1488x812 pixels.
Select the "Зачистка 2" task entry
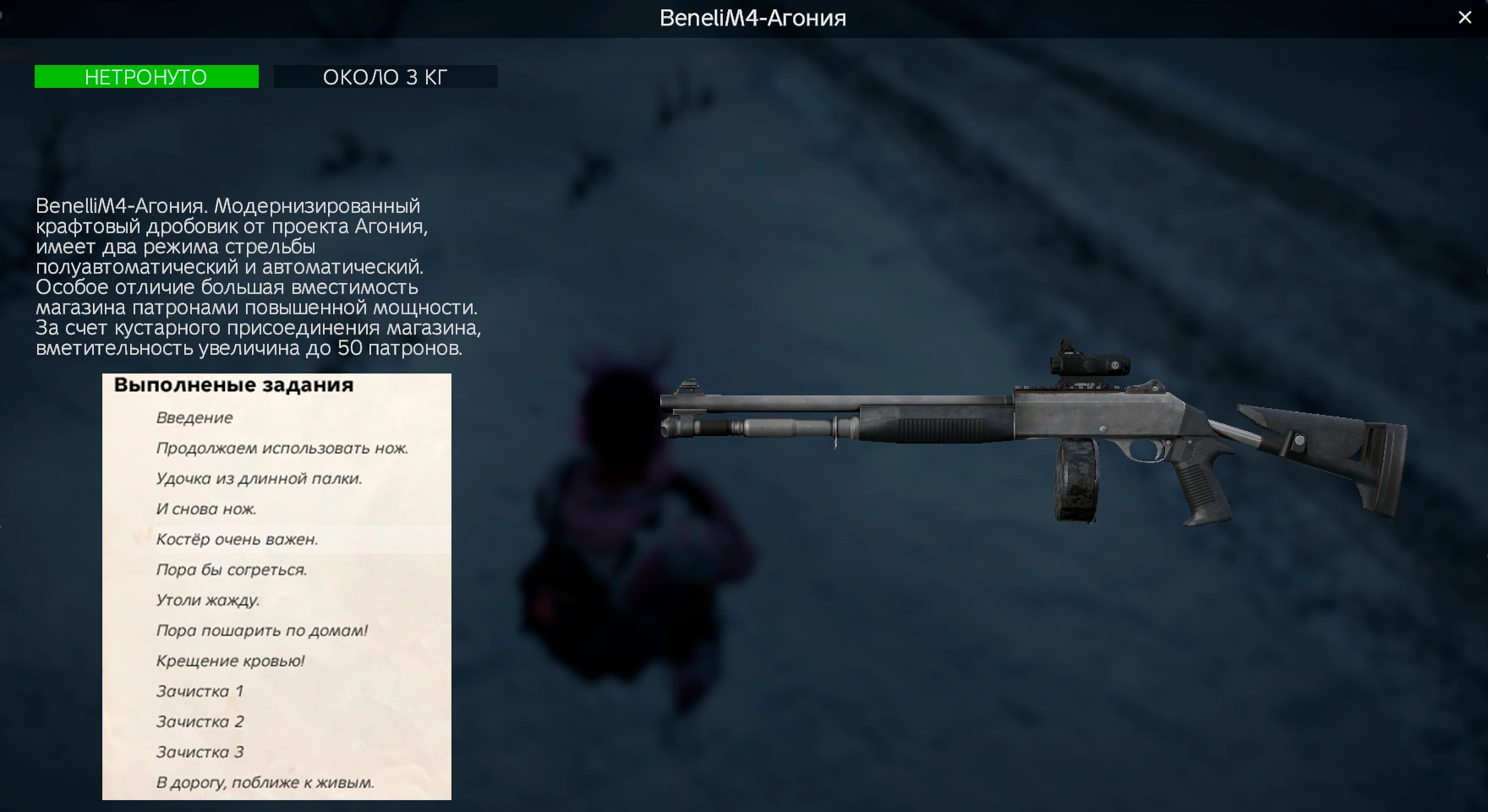[200, 722]
